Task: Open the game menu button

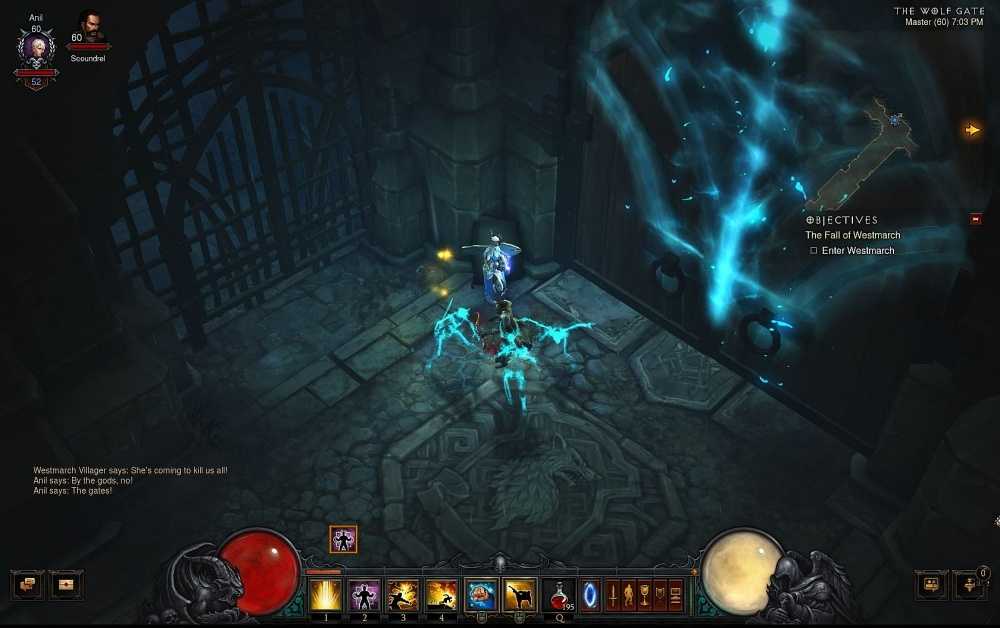Action: click(x=675, y=595)
